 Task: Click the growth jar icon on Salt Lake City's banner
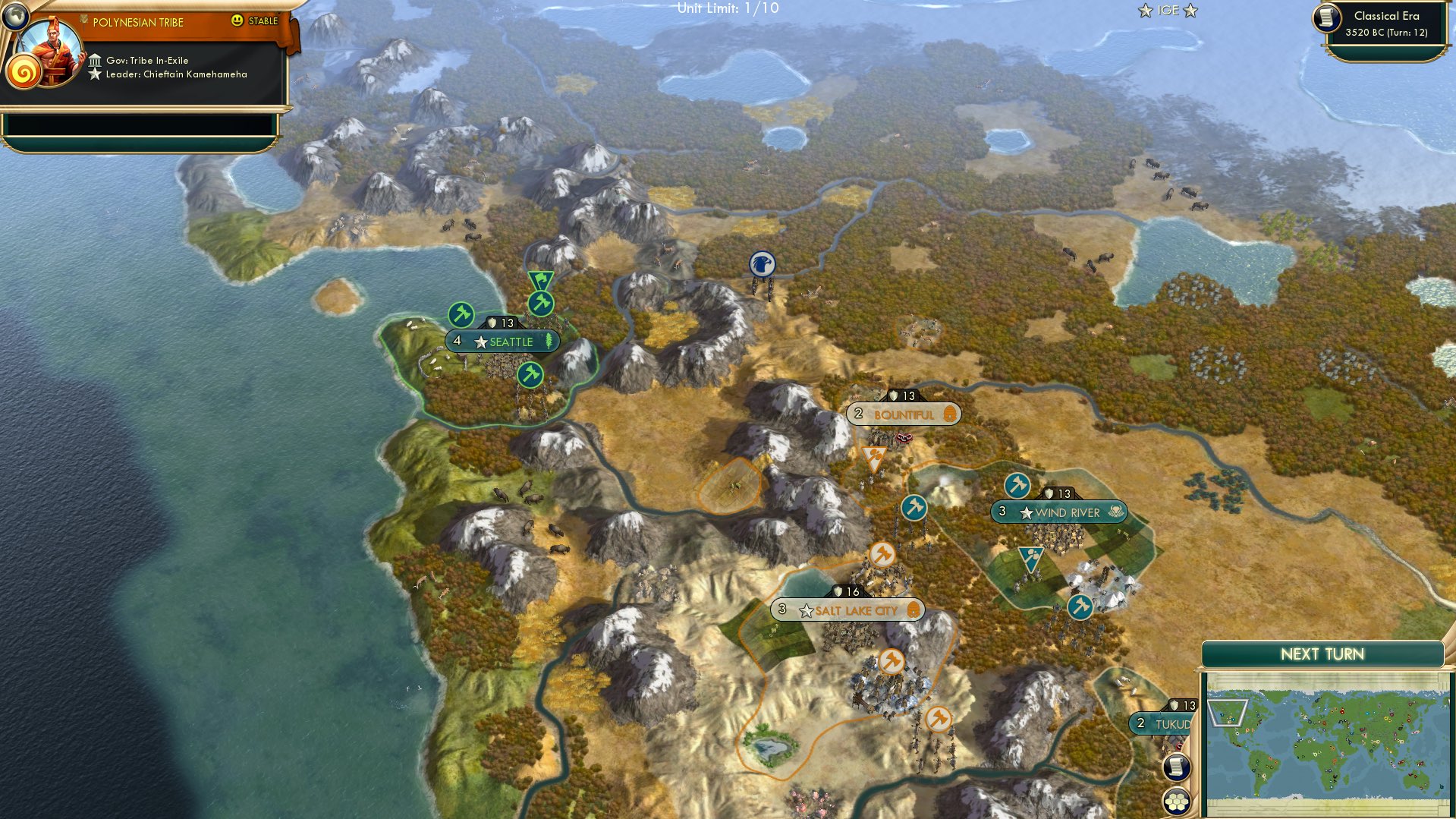click(913, 610)
